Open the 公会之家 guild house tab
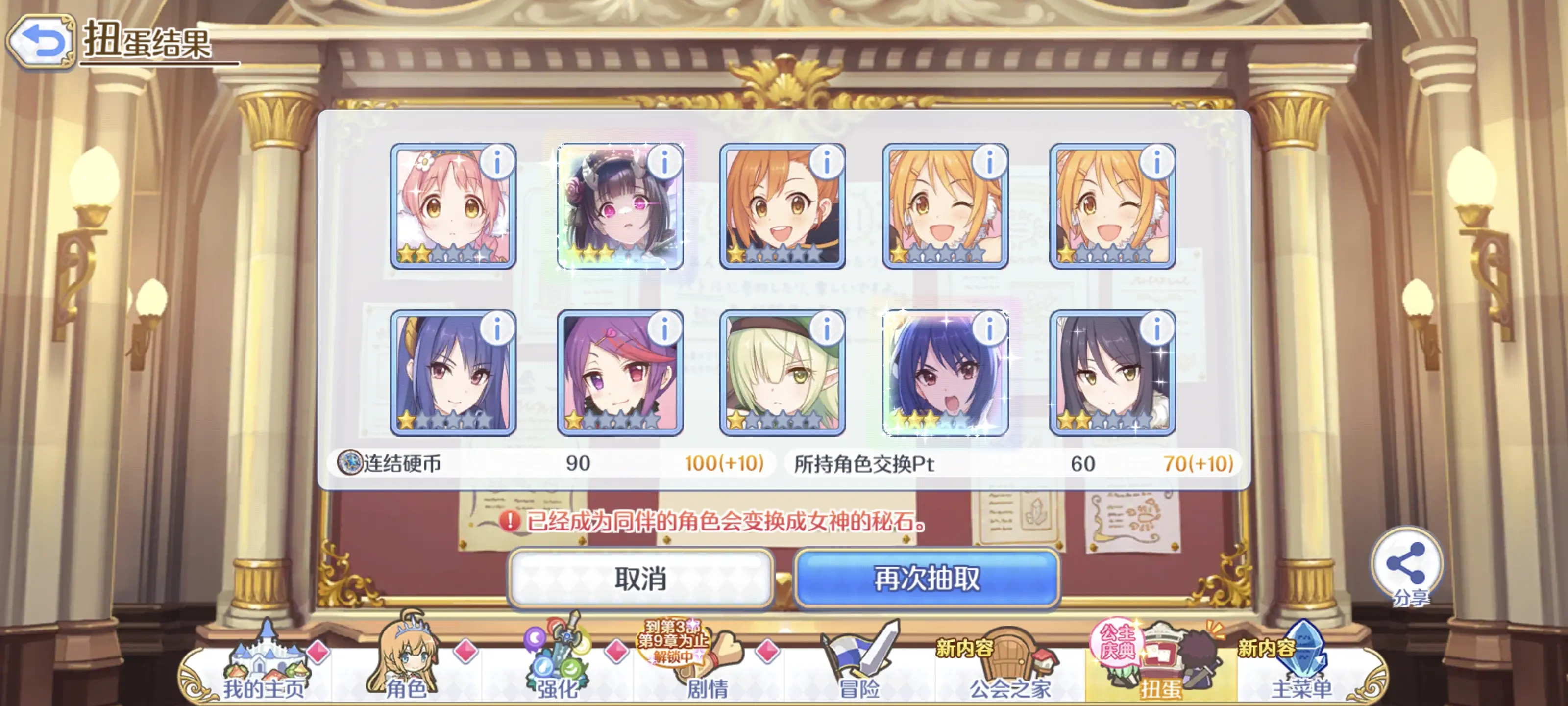The image size is (1568, 706). pyautogui.click(x=1010, y=668)
